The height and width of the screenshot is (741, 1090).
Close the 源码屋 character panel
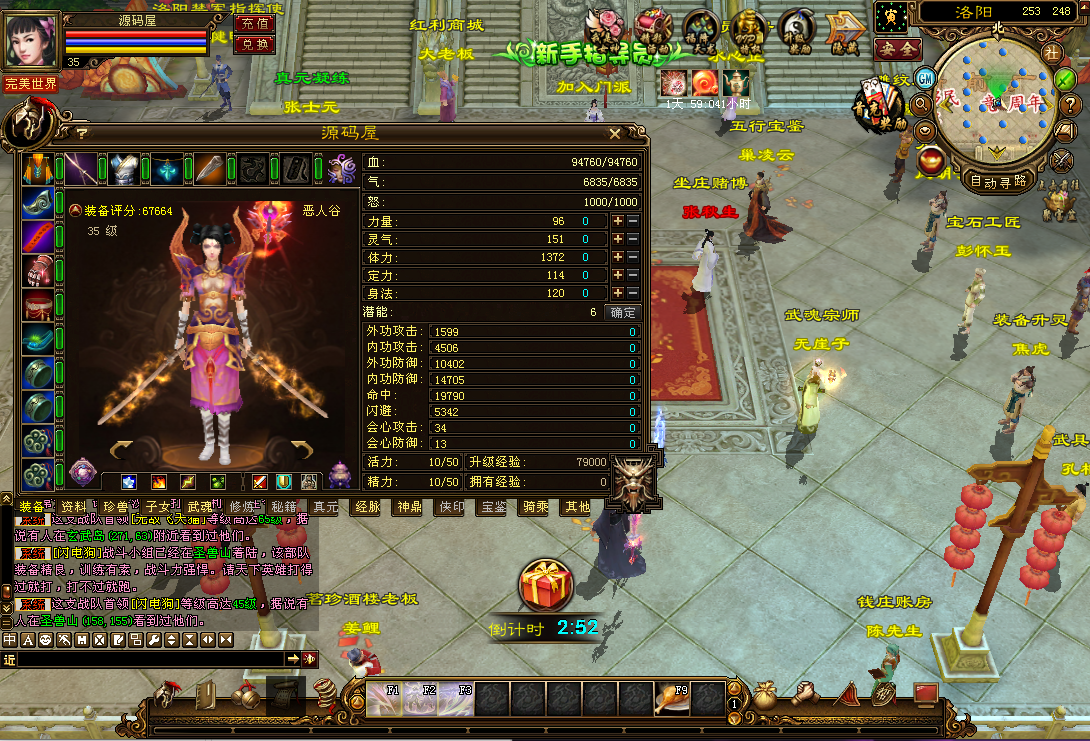coord(615,133)
